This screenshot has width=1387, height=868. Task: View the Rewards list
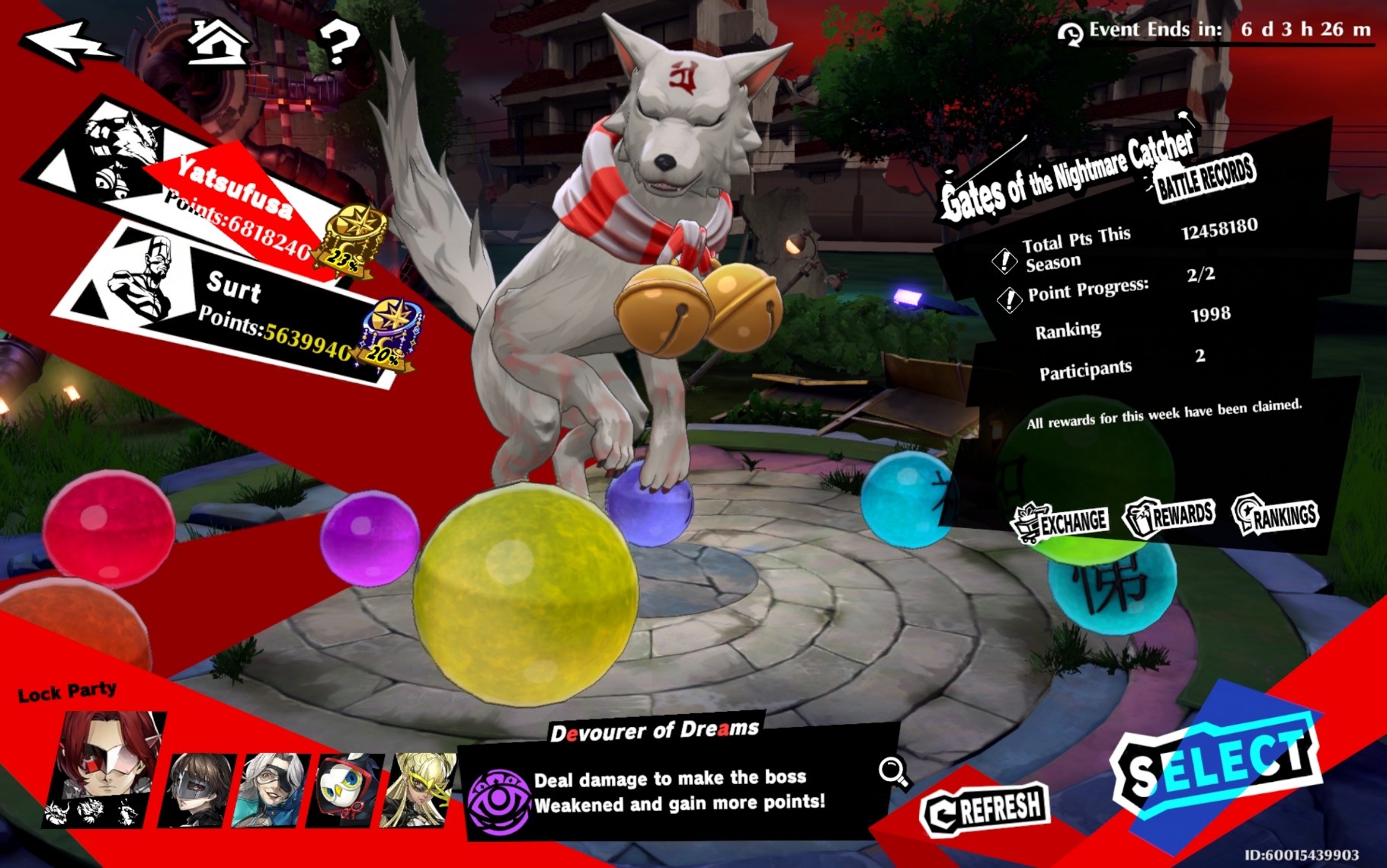pyautogui.click(x=1171, y=516)
